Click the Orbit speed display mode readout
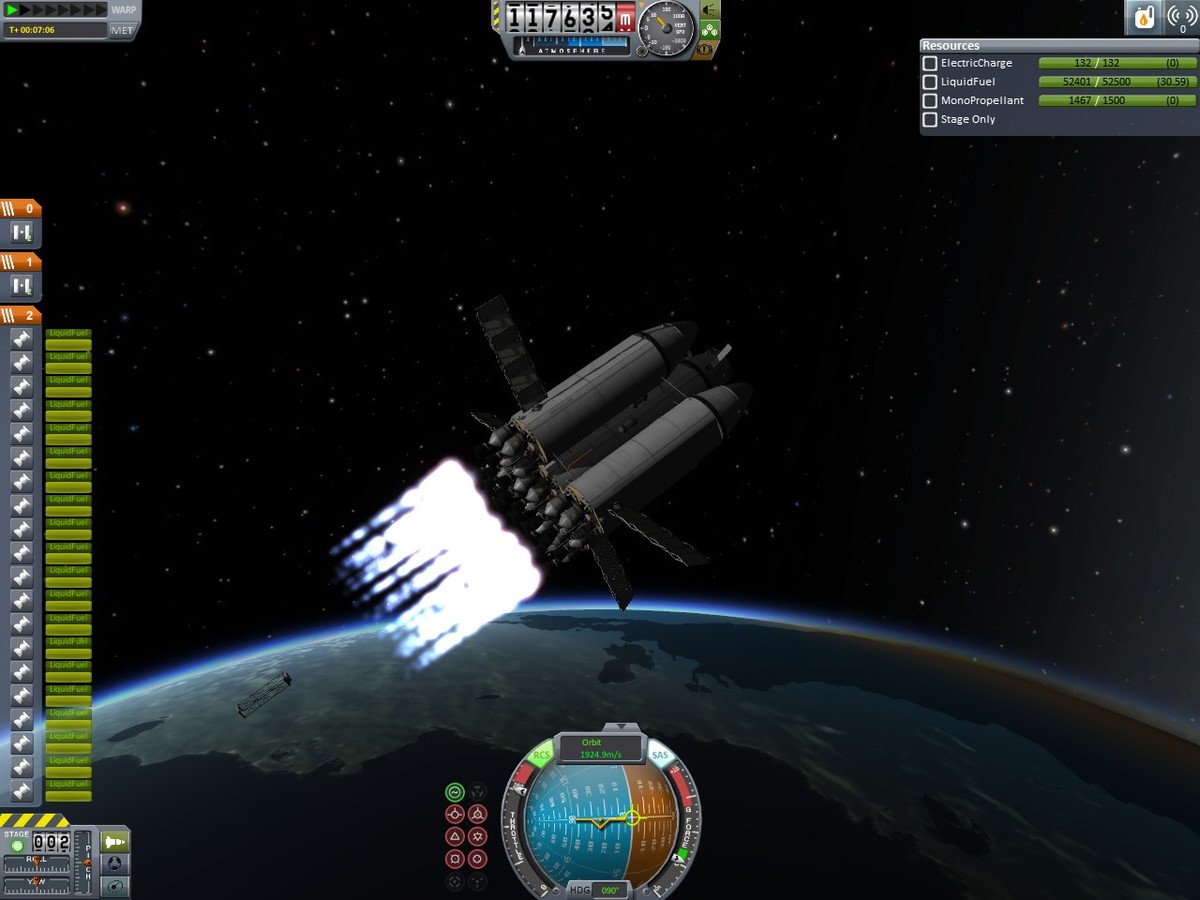 pyautogui.click(x=600, y=748)
